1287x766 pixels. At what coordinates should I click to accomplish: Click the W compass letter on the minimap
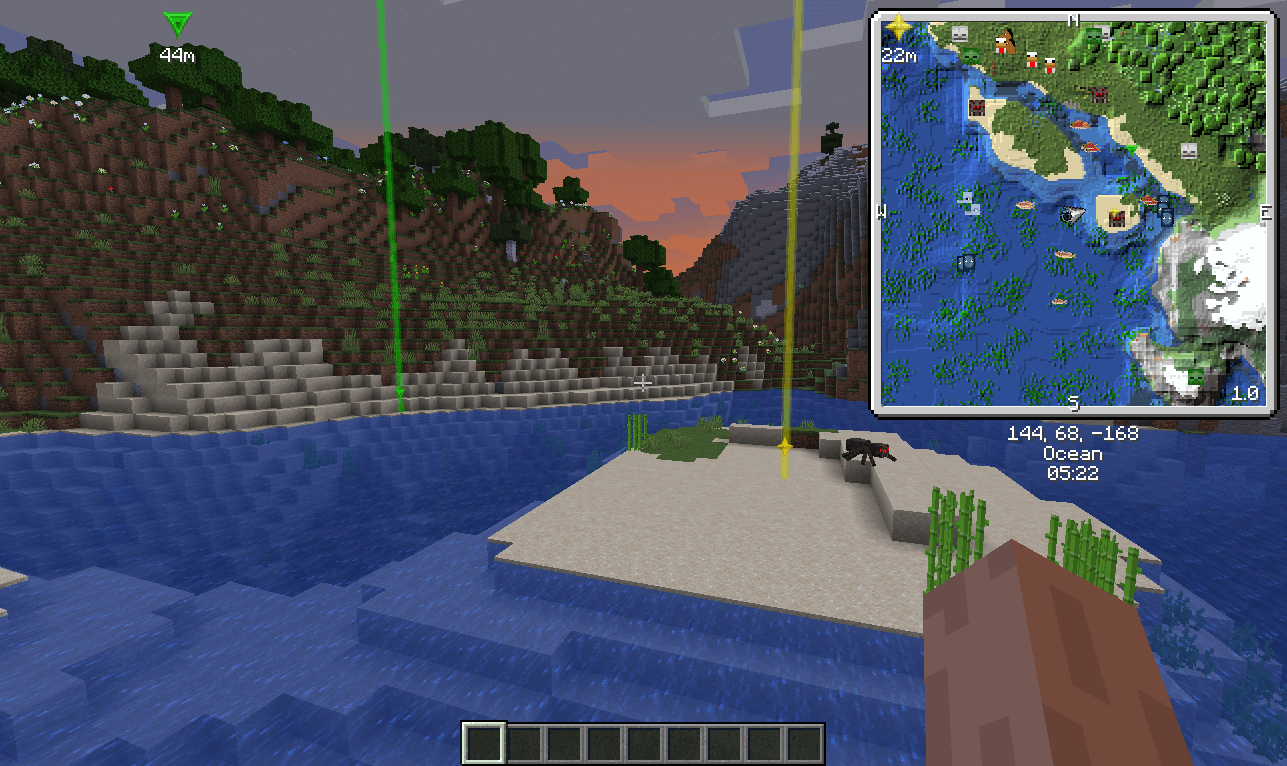tap(882, 211)
